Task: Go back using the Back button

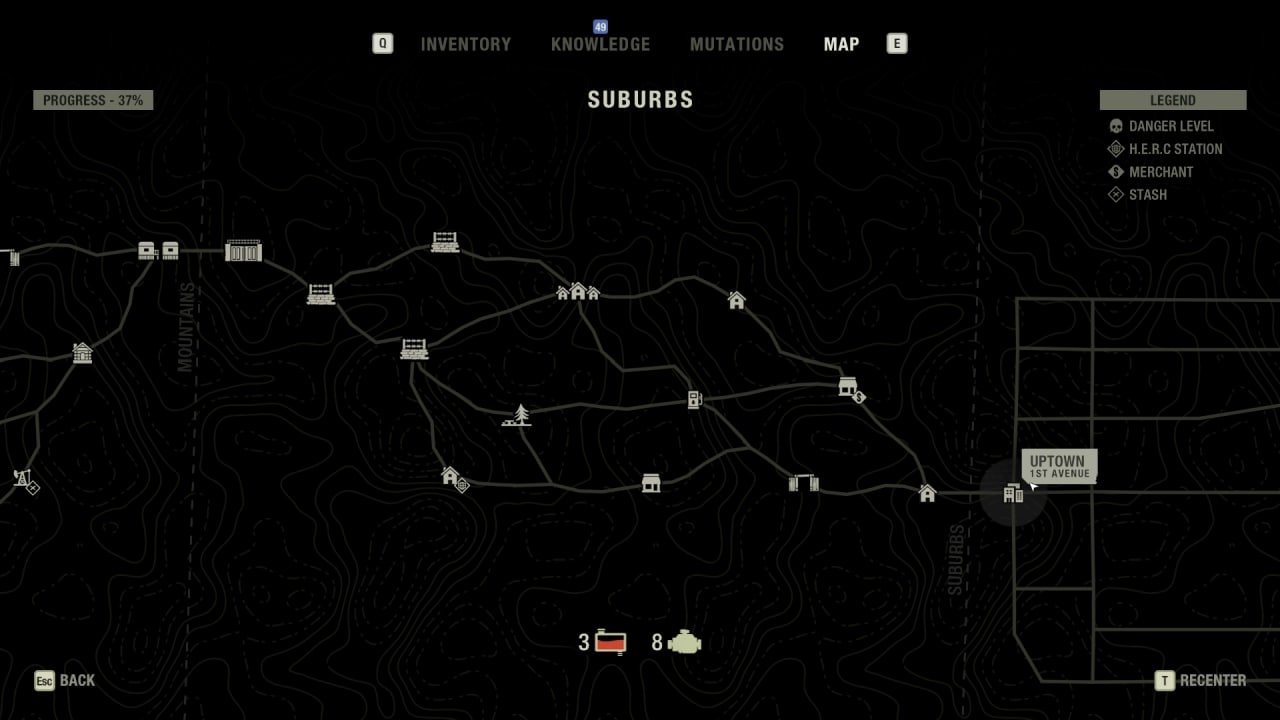Action: tap(66, 680)
